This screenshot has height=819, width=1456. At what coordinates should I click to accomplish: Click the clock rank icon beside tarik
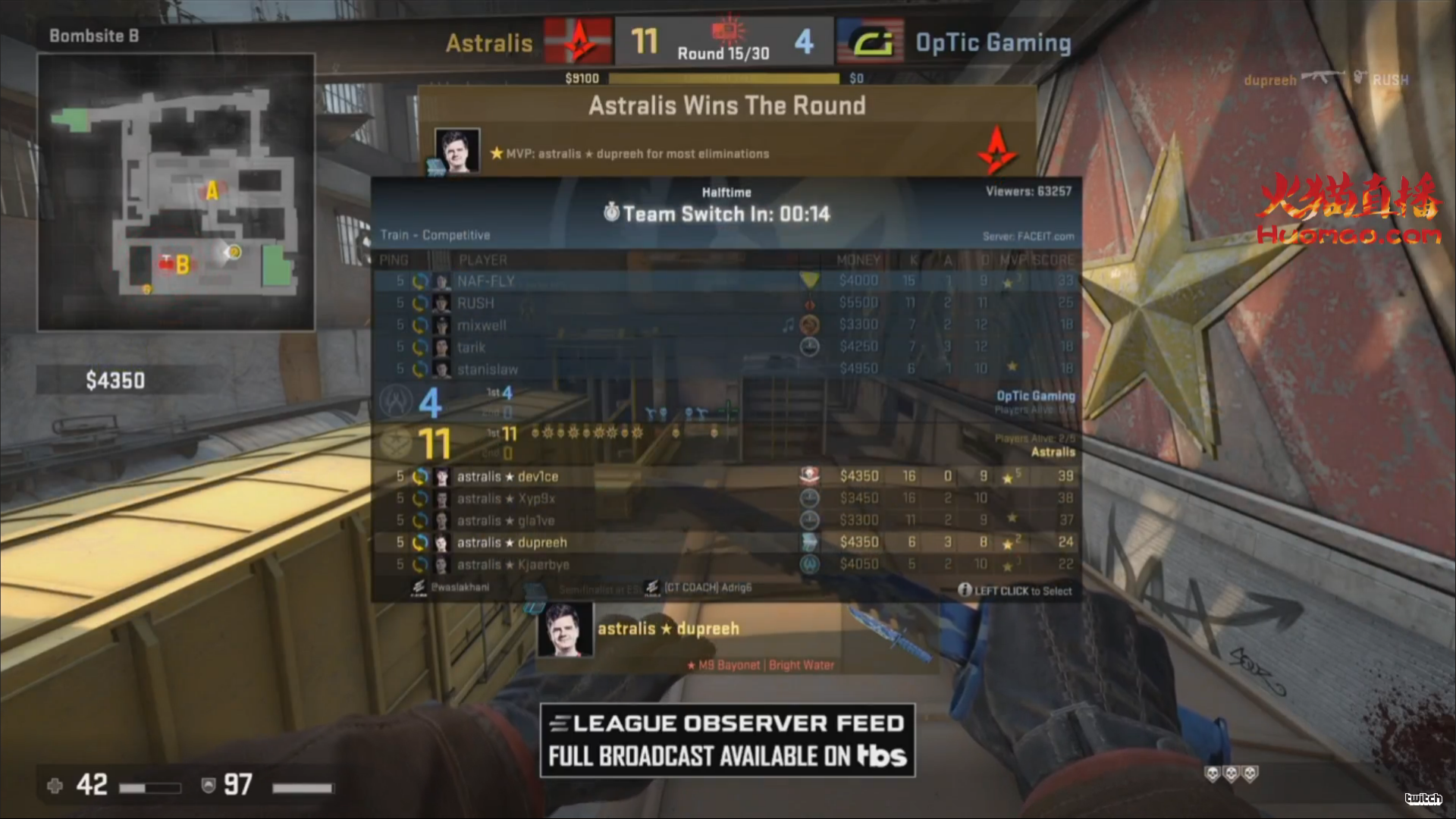click(x=809, y=347)
